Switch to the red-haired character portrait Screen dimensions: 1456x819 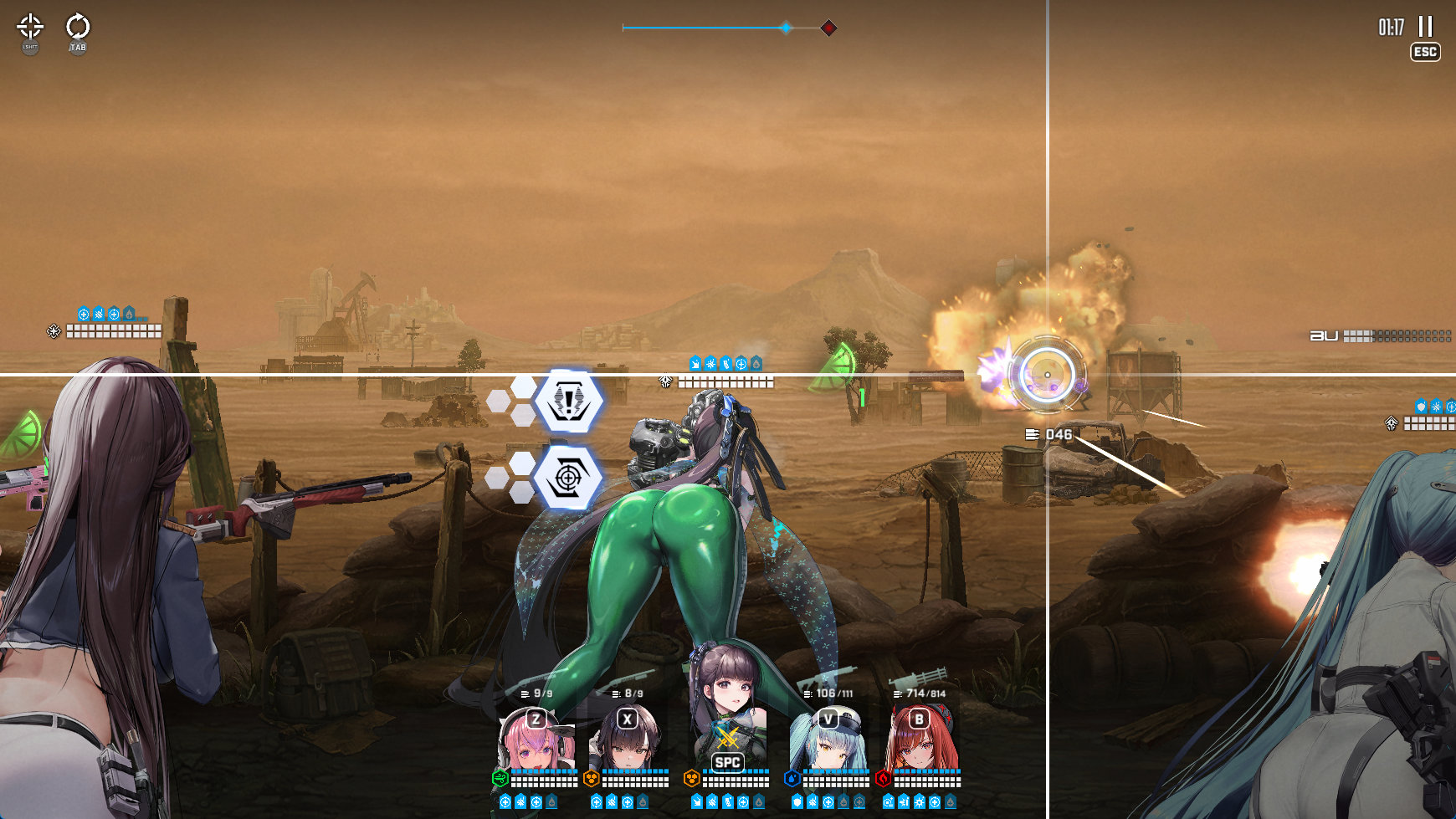(x=920, y=740)
